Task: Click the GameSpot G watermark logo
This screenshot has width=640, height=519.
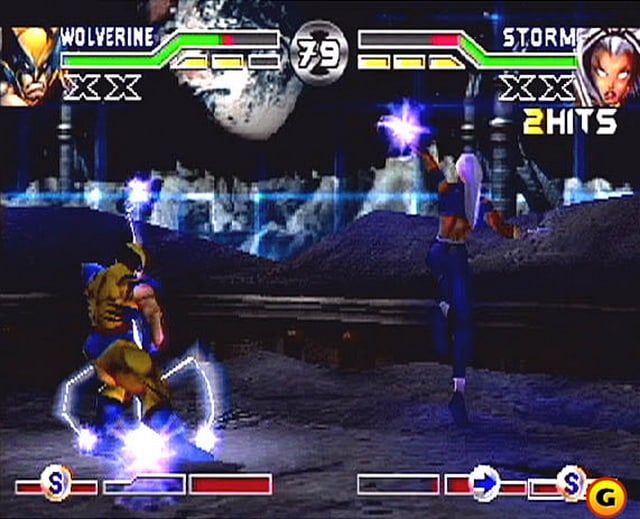Action: click(x=607, y=492)
